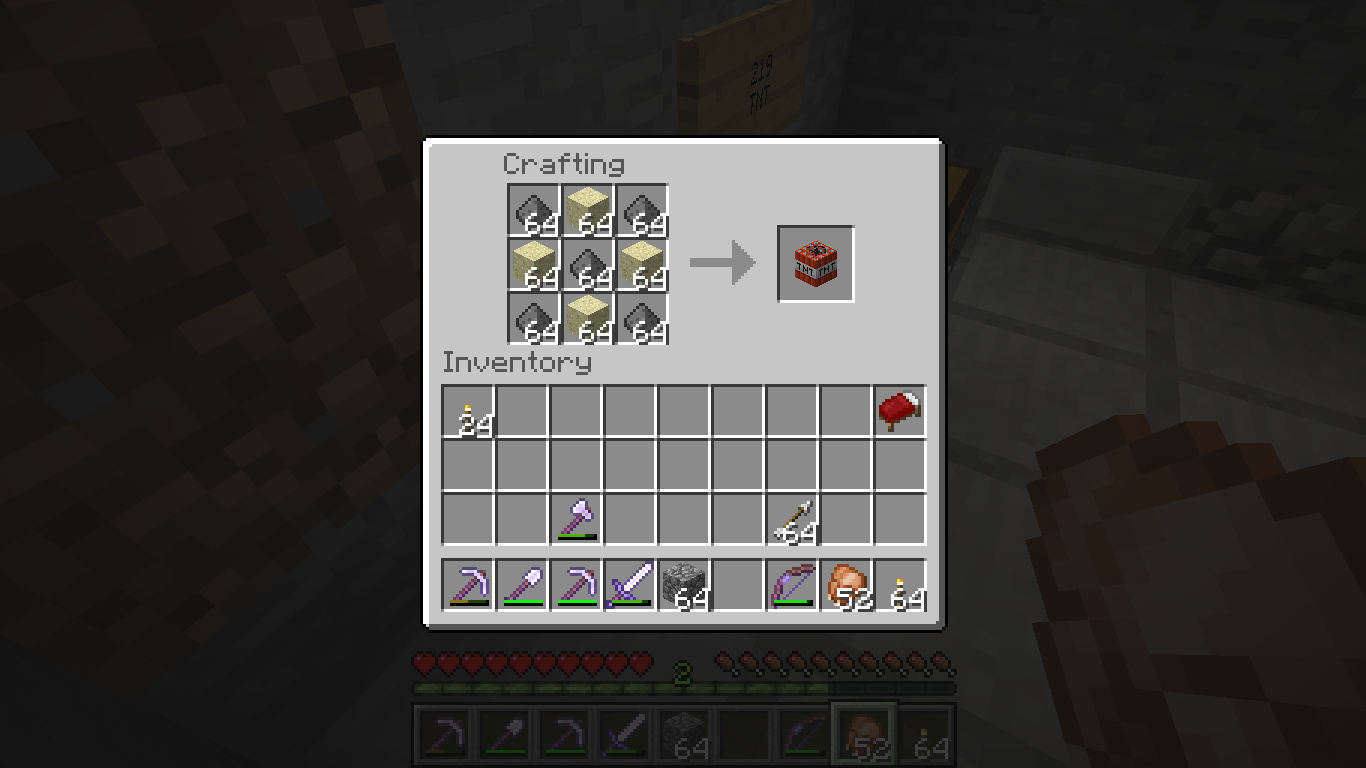Pick up the pickaxe with the orange durability bar
This screenshot has width=1366, height=768.
coord(469,585)
